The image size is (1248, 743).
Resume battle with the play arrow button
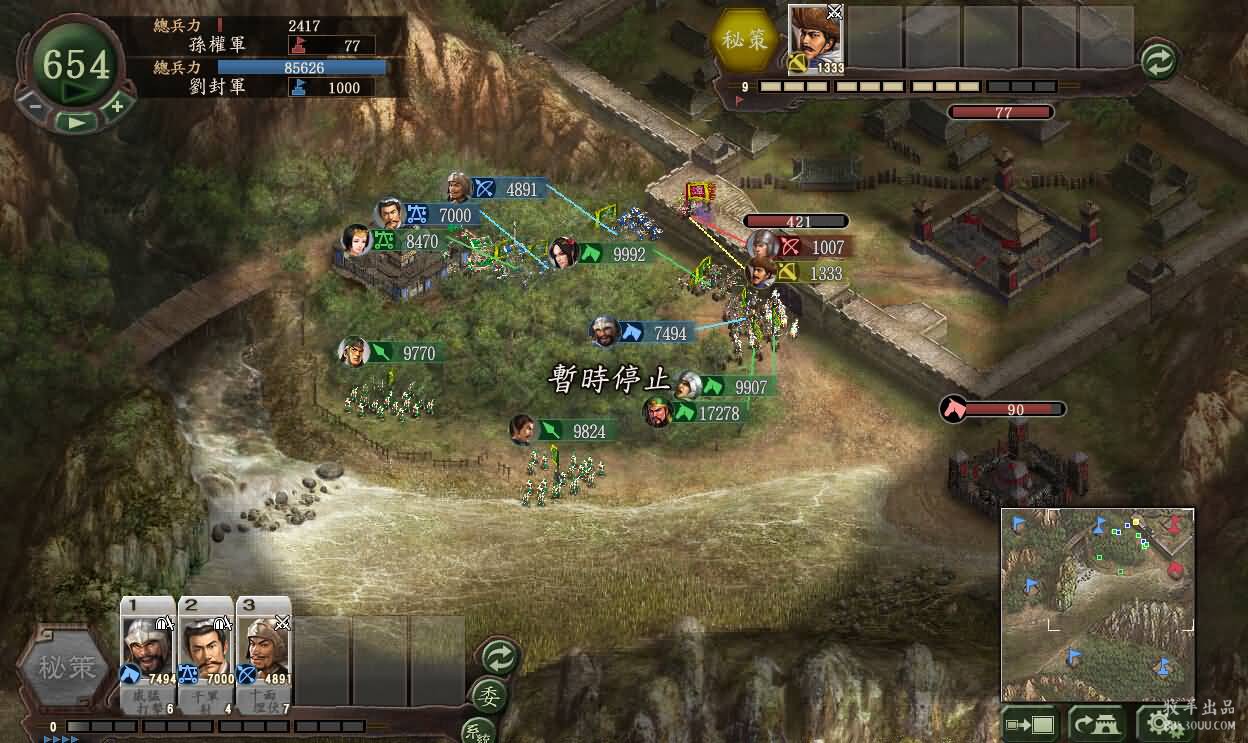point(75,121)
